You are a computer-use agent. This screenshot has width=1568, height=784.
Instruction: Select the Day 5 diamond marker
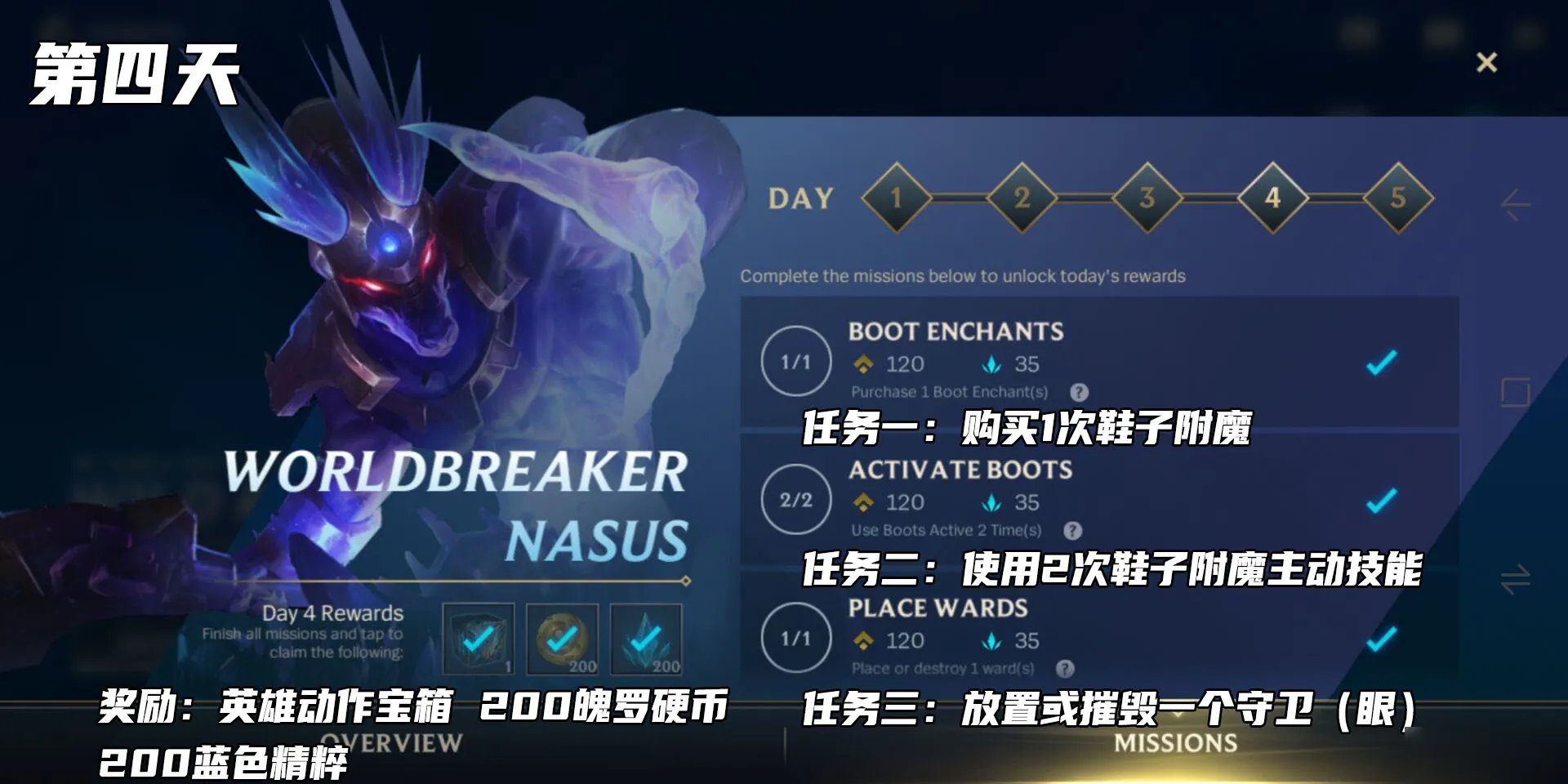tap(1396, 196)
